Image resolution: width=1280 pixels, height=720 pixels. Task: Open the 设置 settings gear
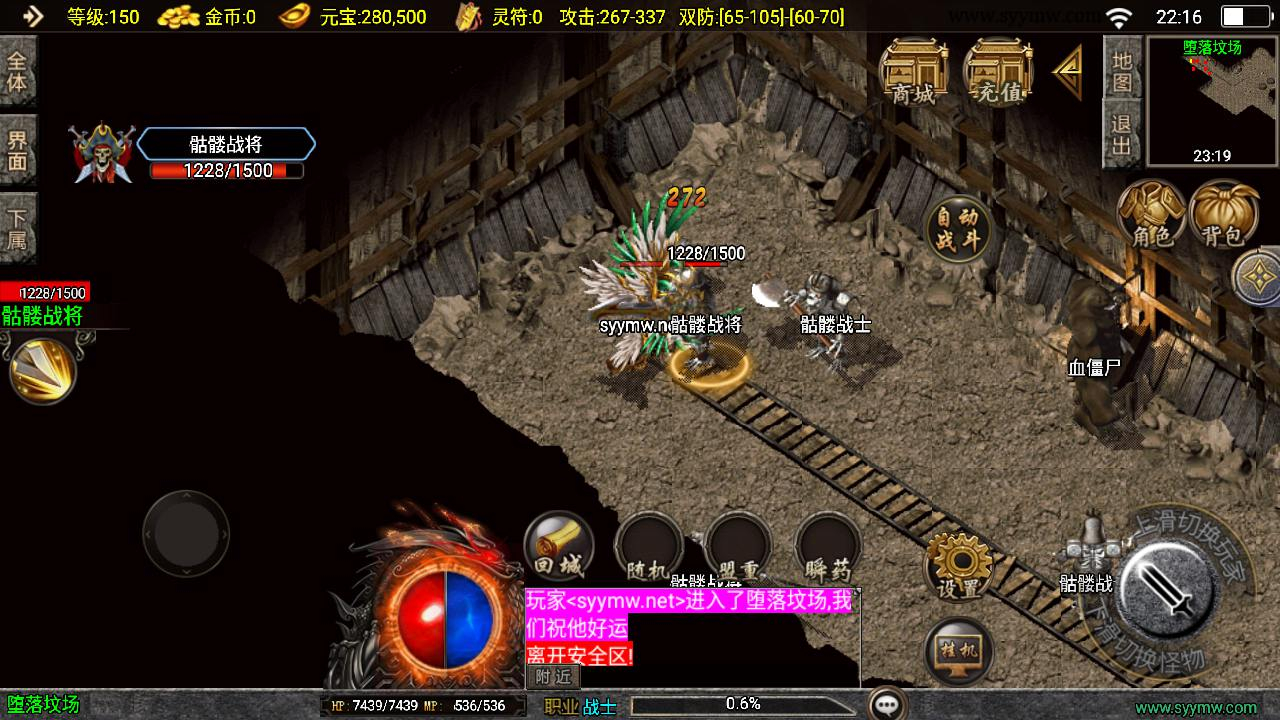(958, 566)
